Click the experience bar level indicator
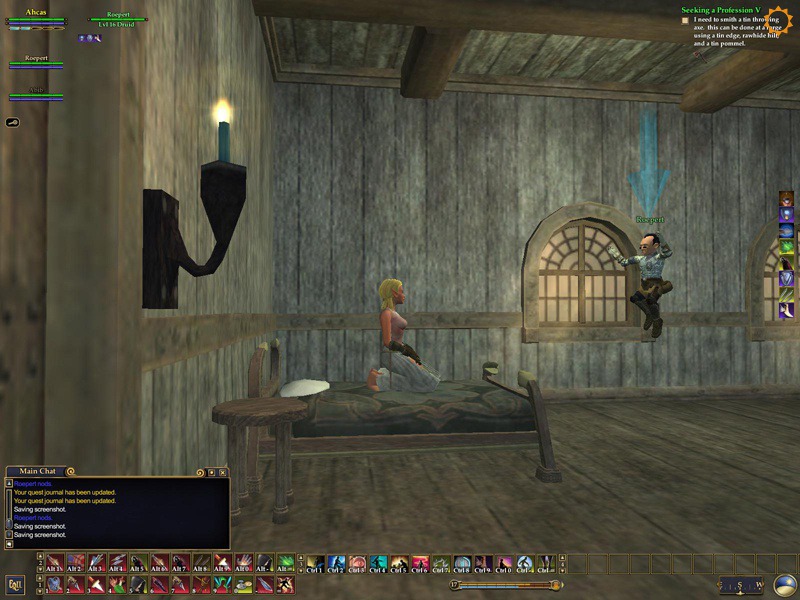Viewport: 800px width, 600px height. [453, 585]
